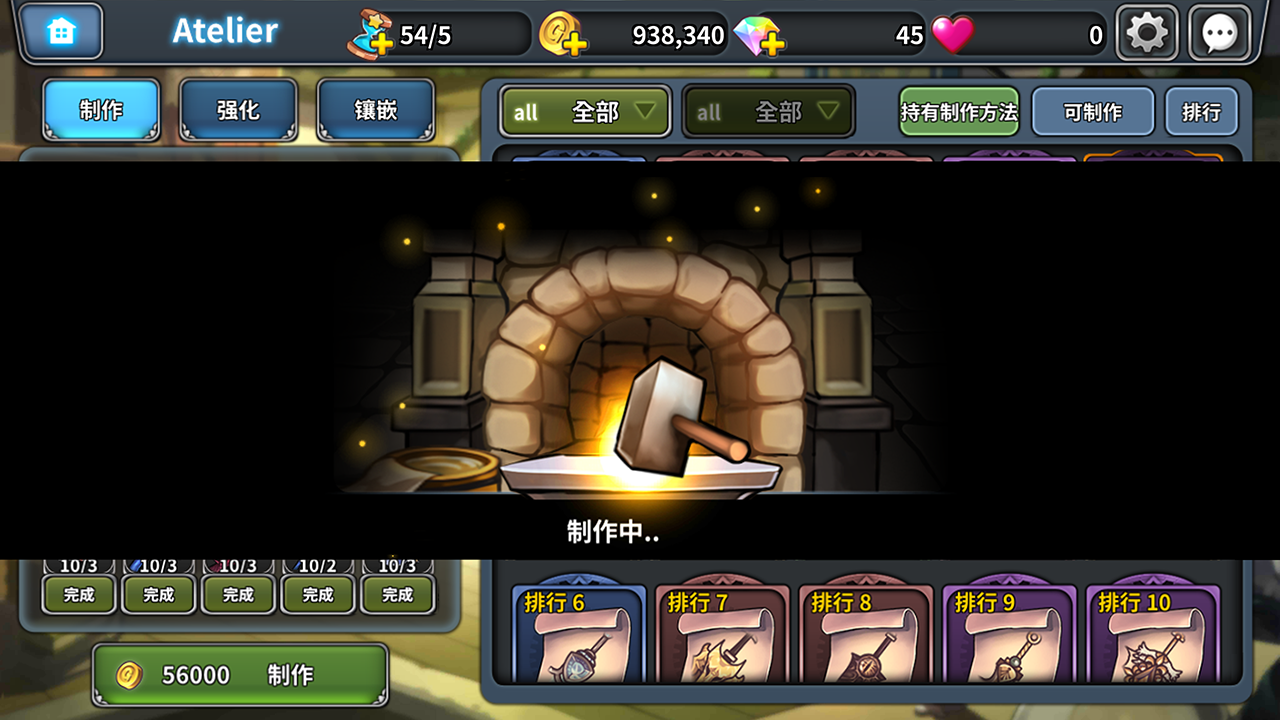Expand the first all 全部 filter dropdown
This screenshot has height=720, width=1280.
584,111
